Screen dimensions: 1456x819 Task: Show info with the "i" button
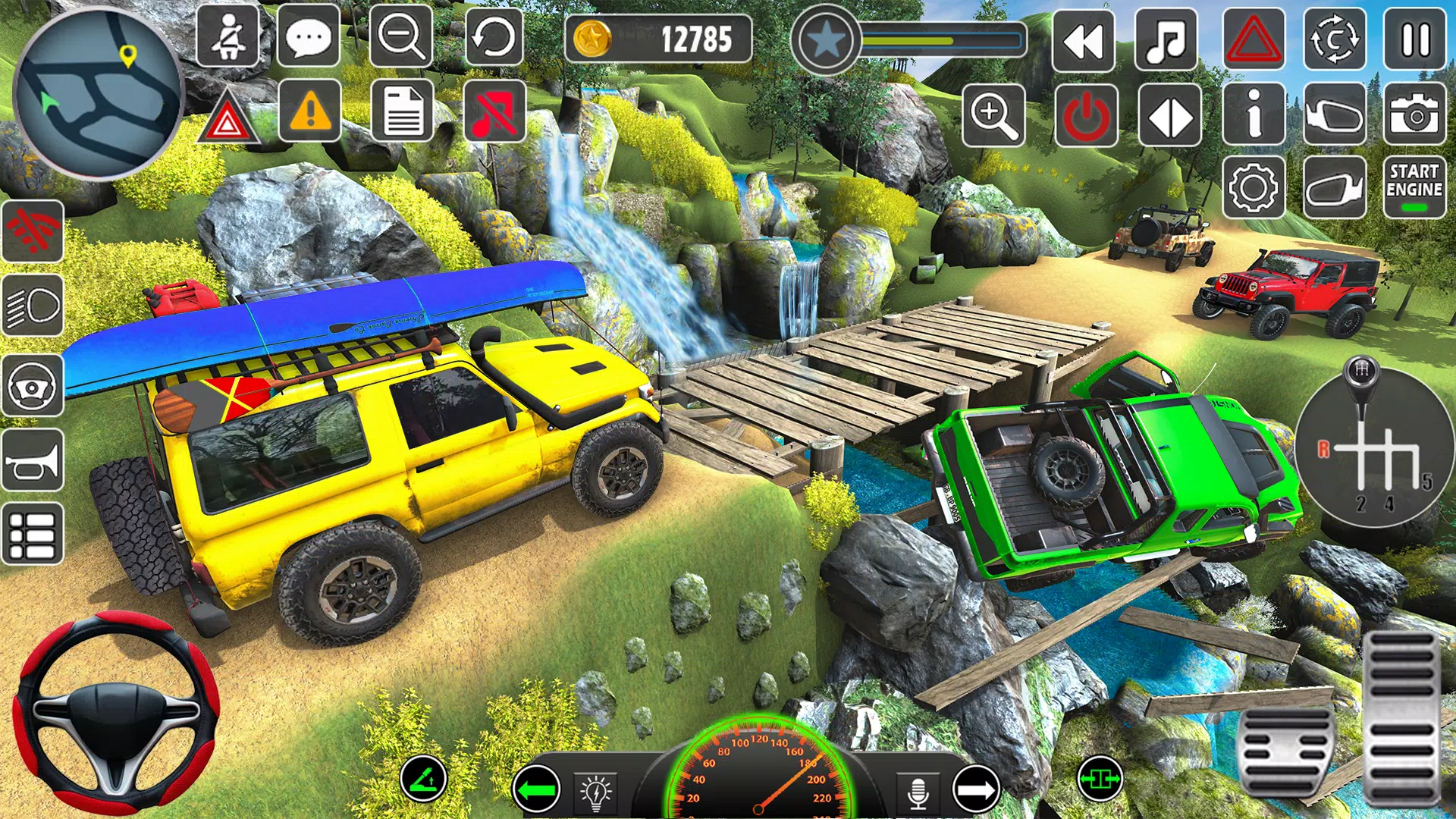(x=1254, y=115)
